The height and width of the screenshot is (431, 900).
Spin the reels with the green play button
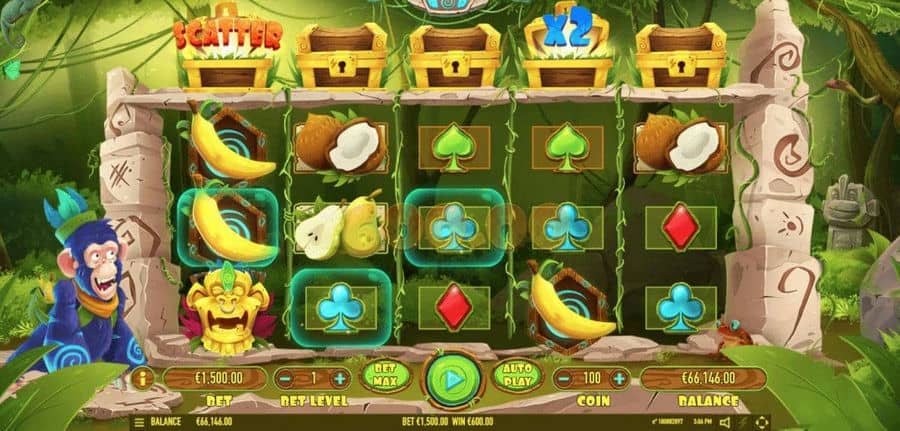453,380
